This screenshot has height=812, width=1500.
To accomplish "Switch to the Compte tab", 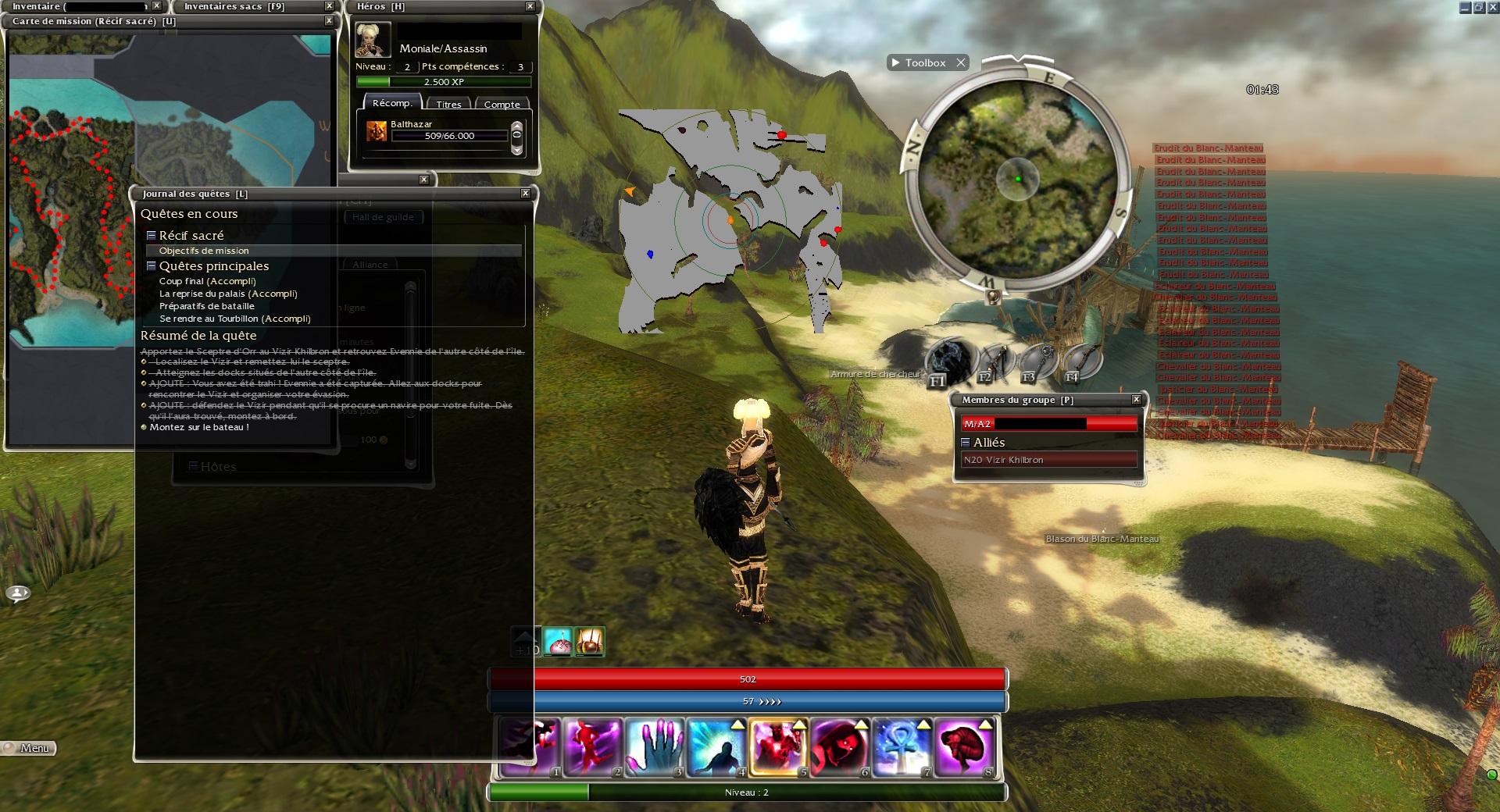I will click(x=502, y=104).
